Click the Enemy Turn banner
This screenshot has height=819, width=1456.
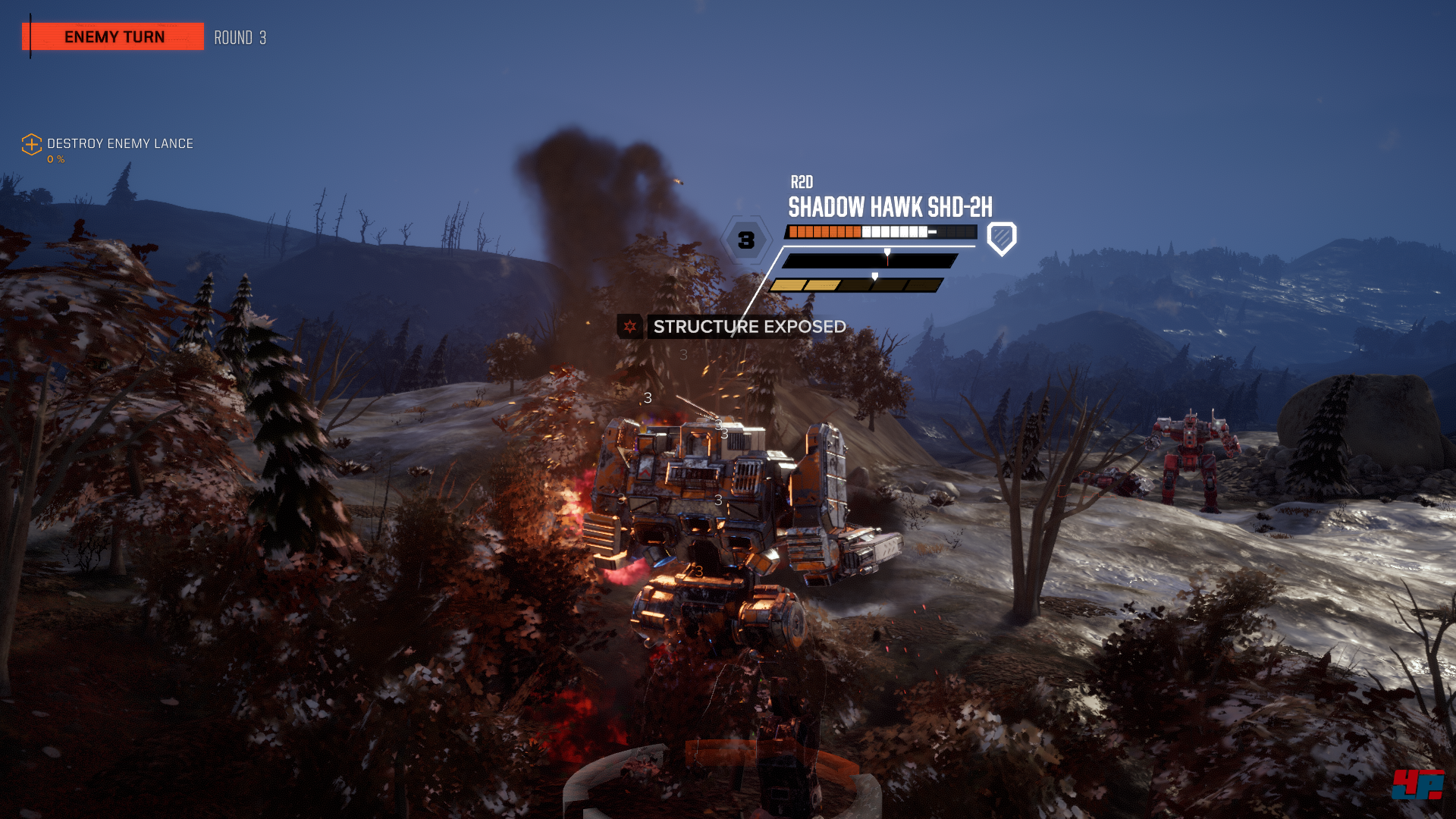[114, 36]
